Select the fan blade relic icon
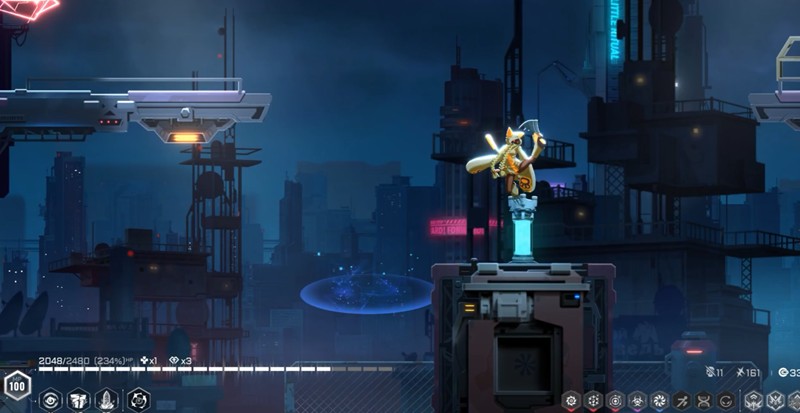800x413 pixels. (x=660, y=400)
